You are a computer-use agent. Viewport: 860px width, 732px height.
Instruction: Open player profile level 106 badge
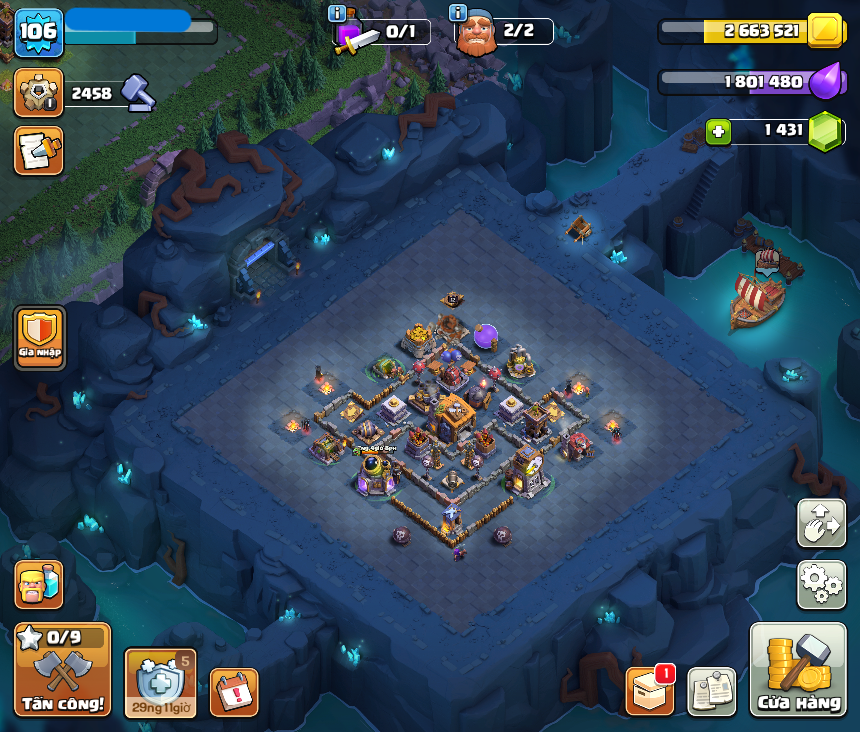[39, 33]
